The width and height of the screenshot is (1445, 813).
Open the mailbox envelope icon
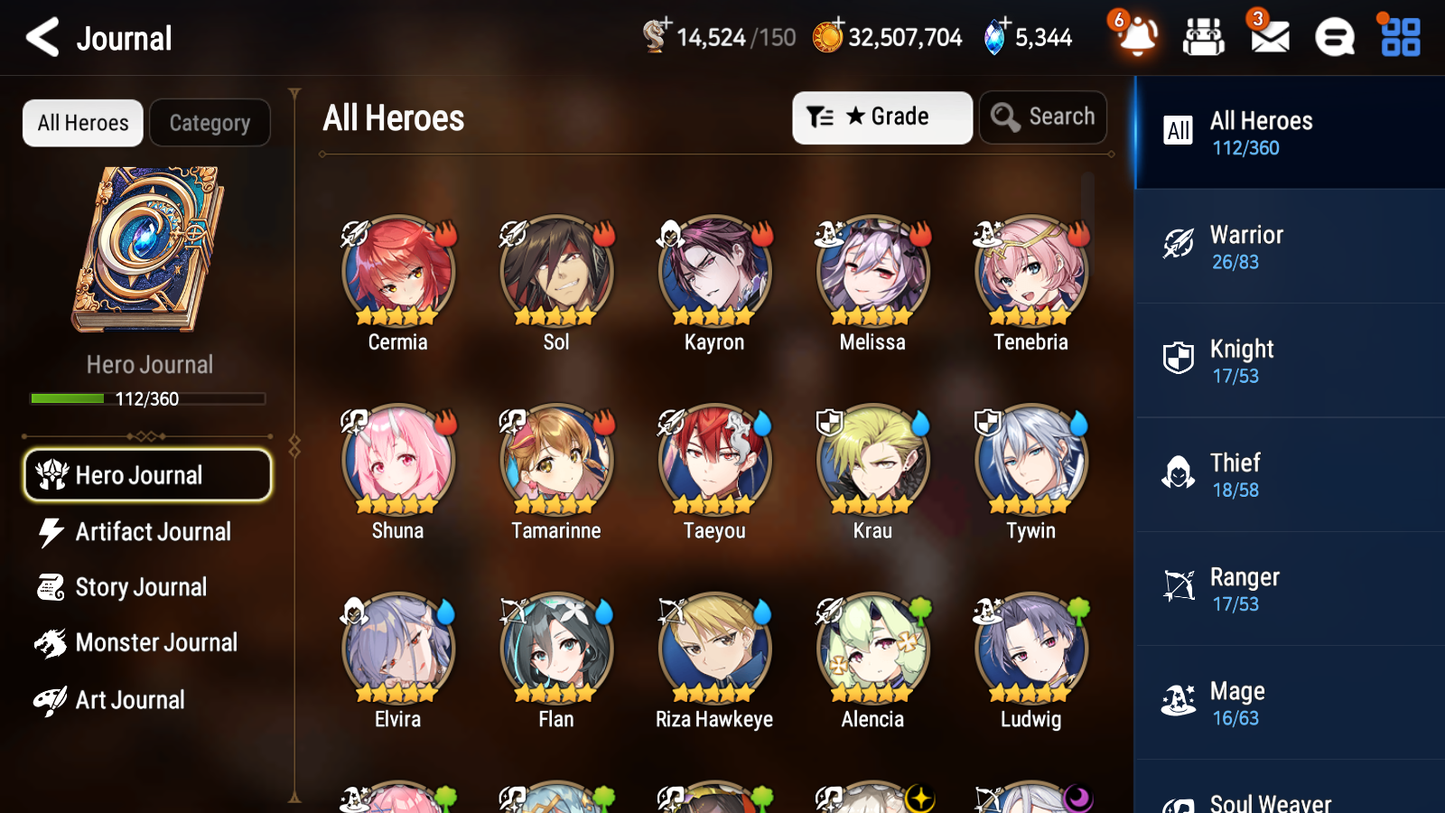click(1269, 36)
